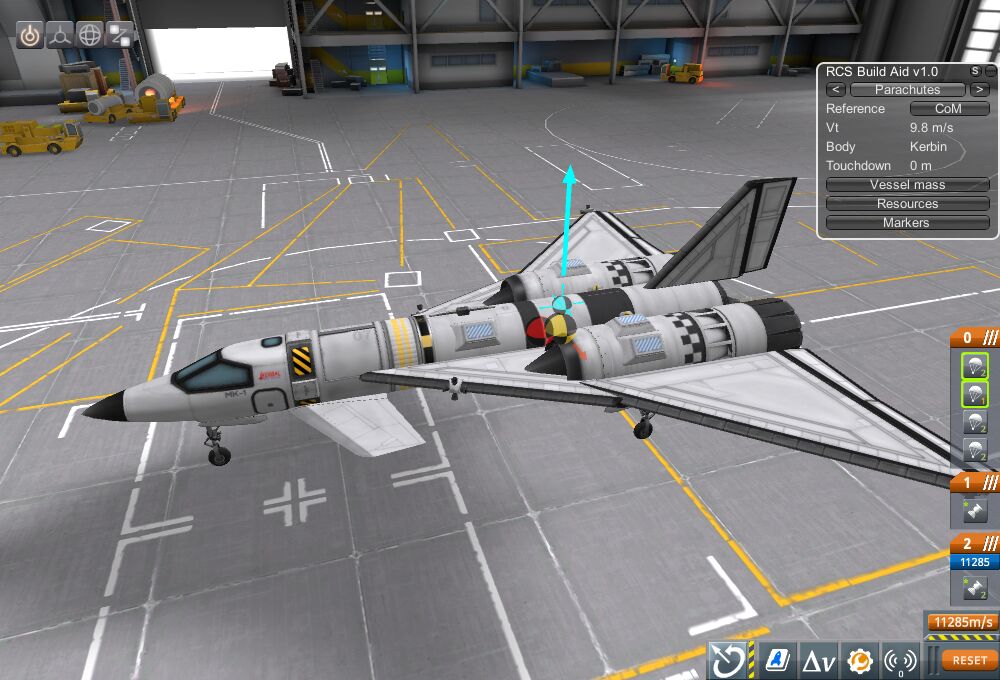Click the circular arrow toolbar button
The width and height of the screenshot is (1000, 680).
(731, 660)
